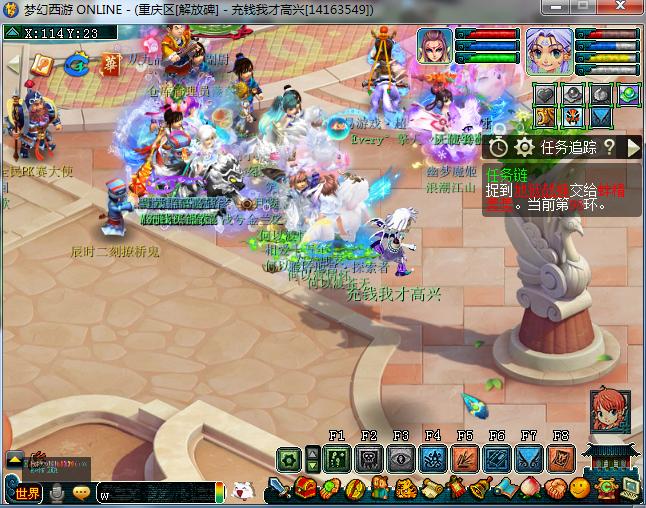The width and height of the screenshot is (646, 508).
Task: Click the quest tracker help question mark
Action: [608, 147]
